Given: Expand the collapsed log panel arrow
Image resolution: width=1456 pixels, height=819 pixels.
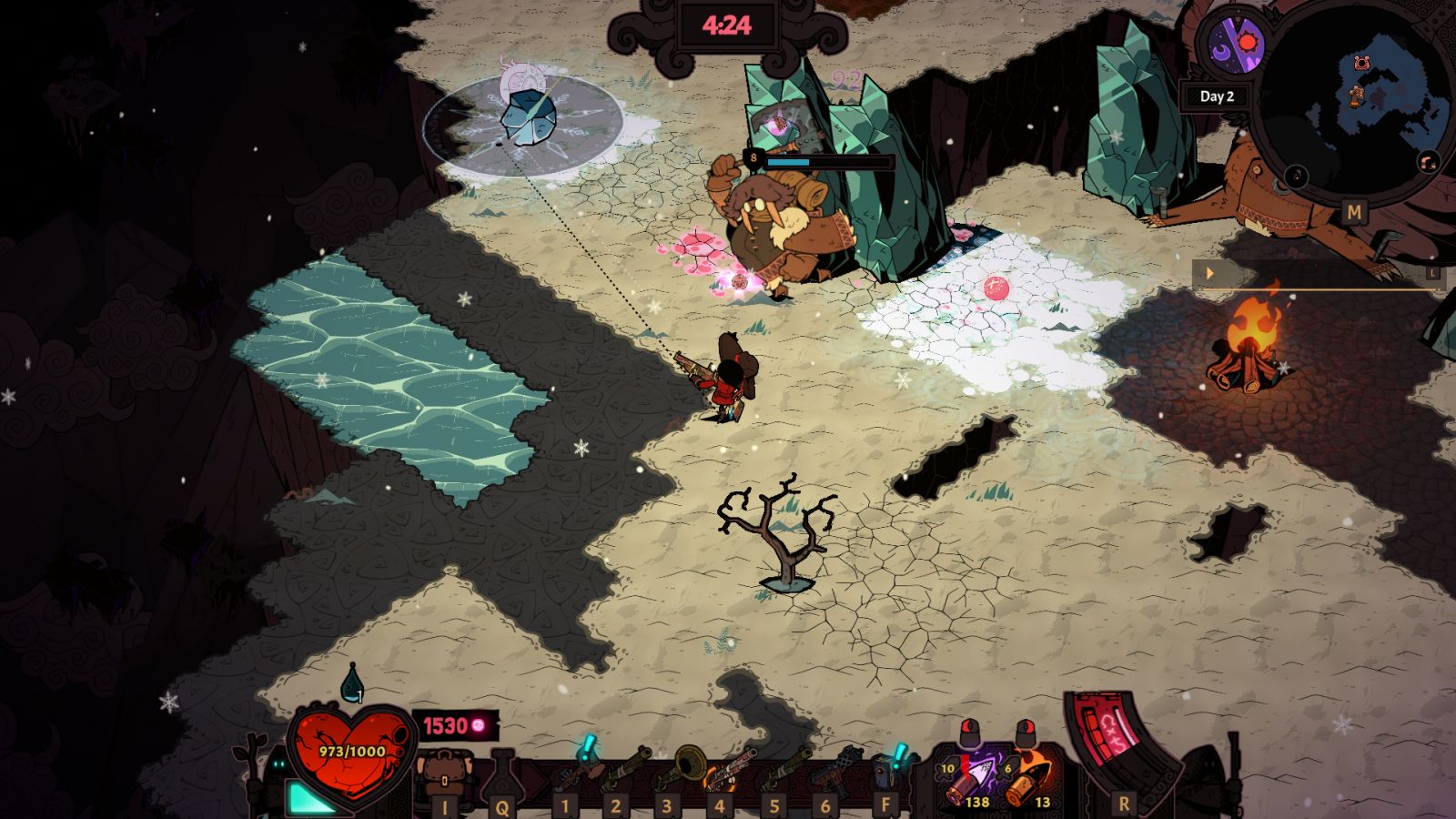Looking at the screenshot, I should click(1210, 273).
